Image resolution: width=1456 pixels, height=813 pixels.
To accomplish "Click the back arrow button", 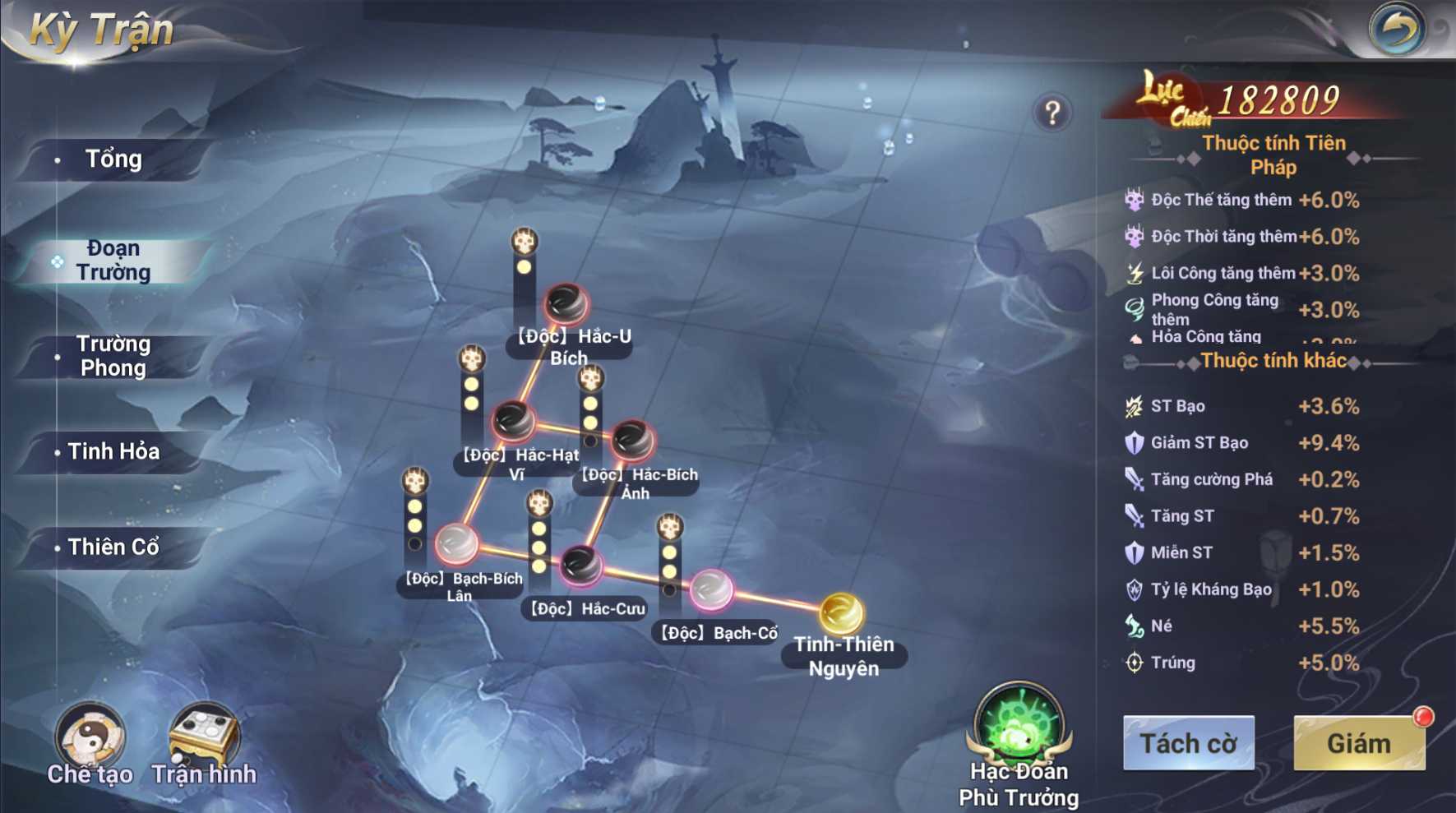I will click(1397, 30).
